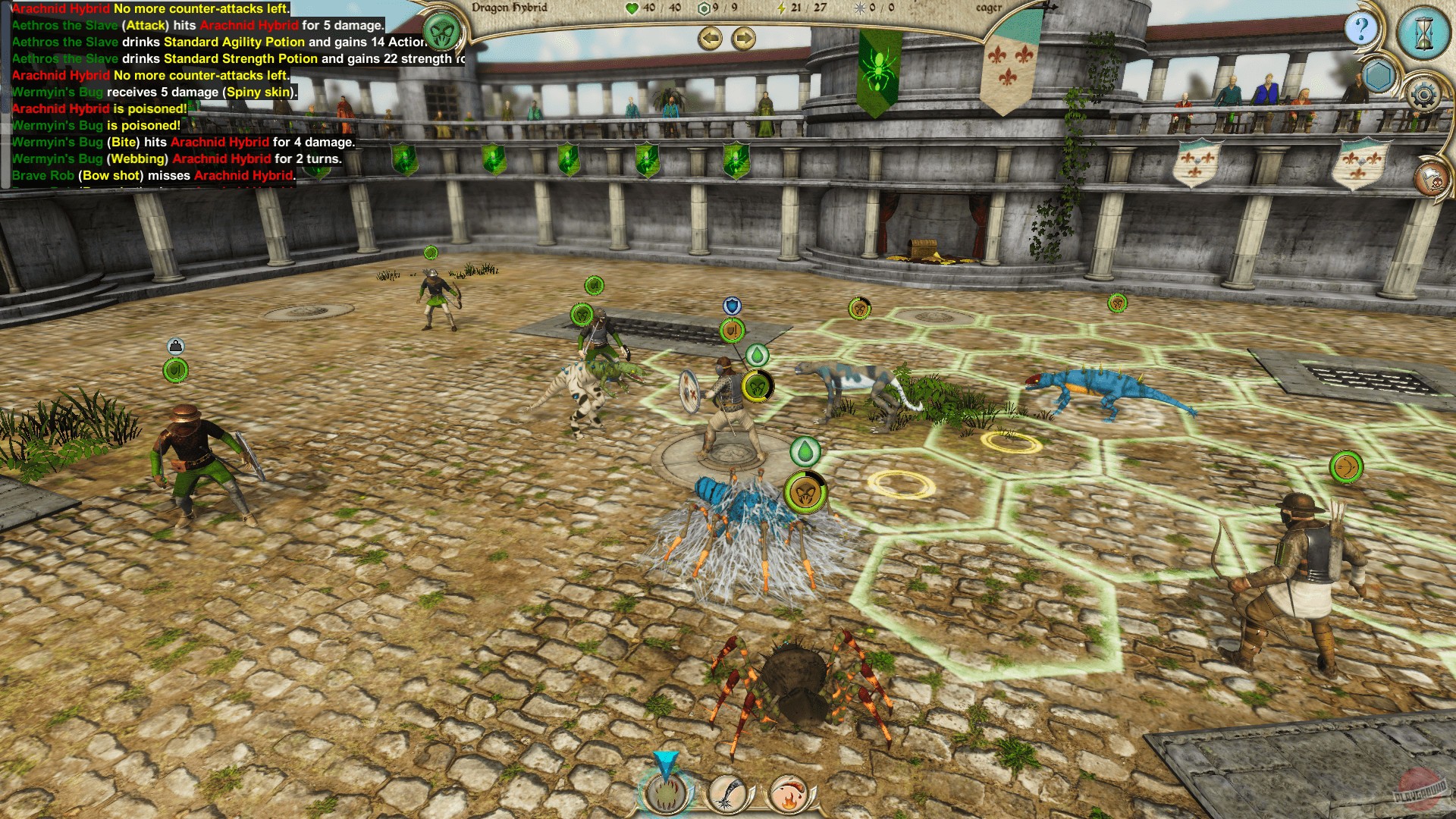Toggle the hexagon grid overlay button
Screen dimensions: 1456x819
(1379, 74)
